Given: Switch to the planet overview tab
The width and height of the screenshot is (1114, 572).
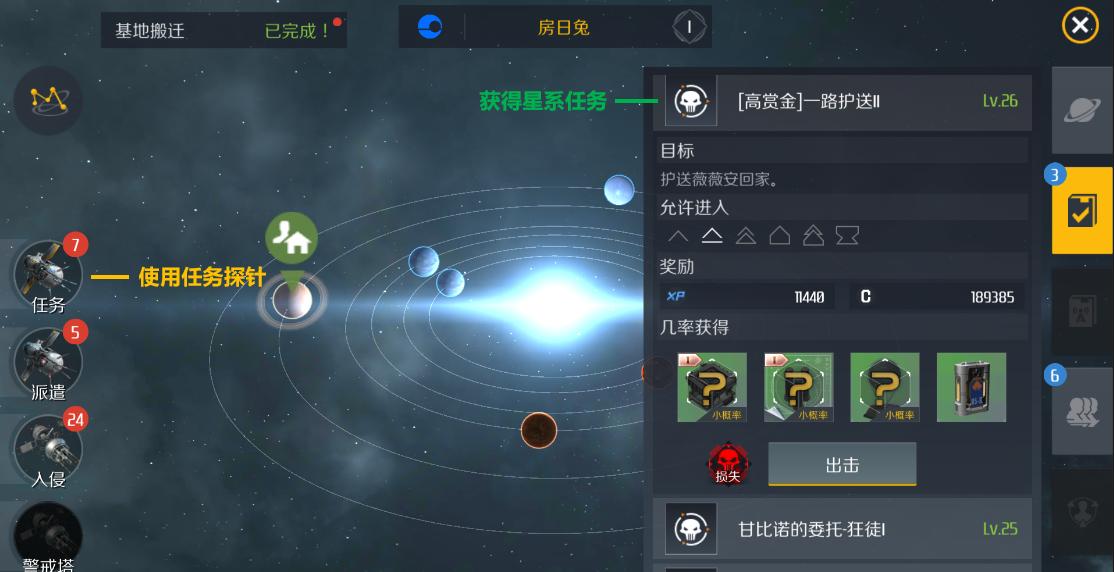Looking at the screenshot, I should click(1082, 110).
